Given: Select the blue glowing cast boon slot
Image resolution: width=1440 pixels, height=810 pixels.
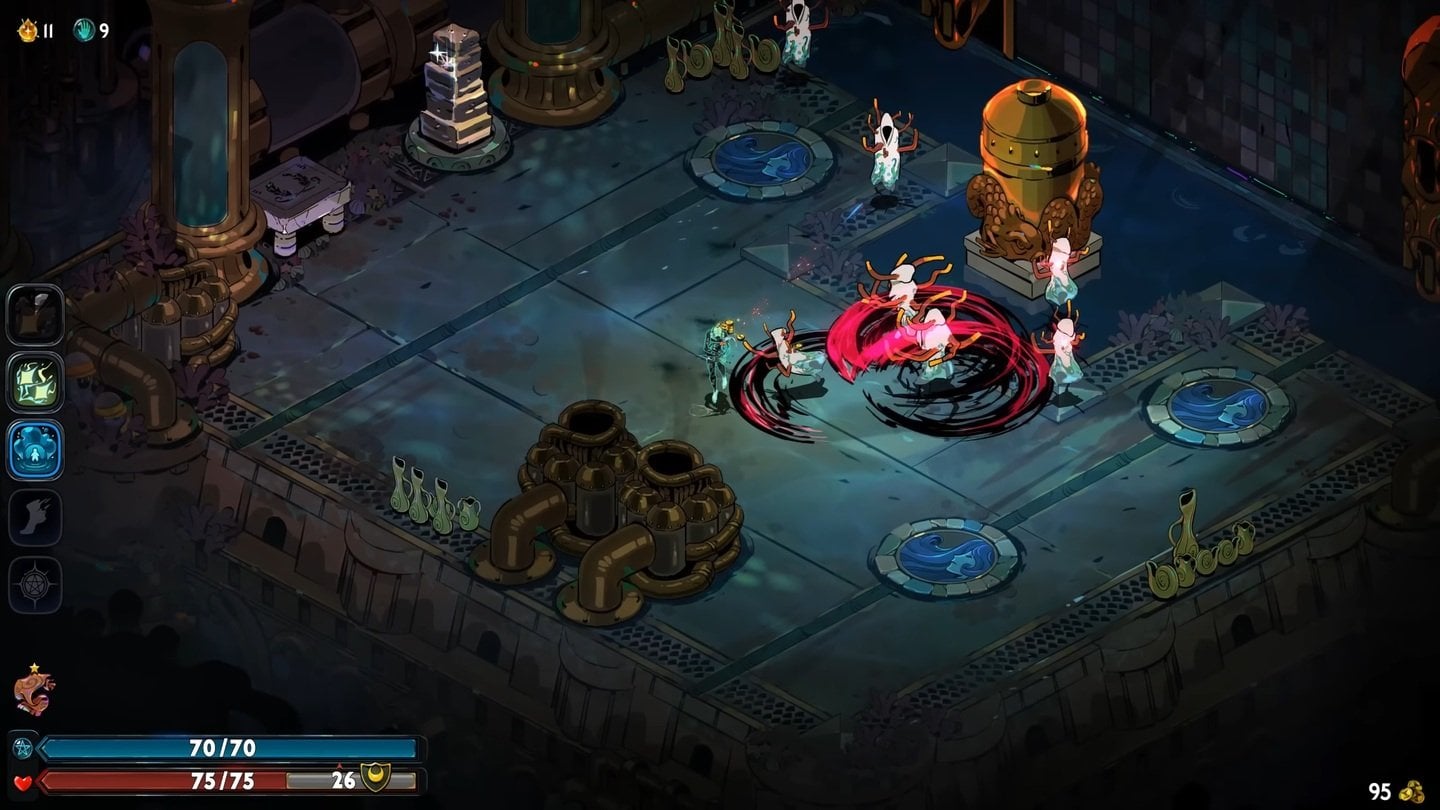Looking at the screenshot, I should pyautogui.click(x=35, y=450).
